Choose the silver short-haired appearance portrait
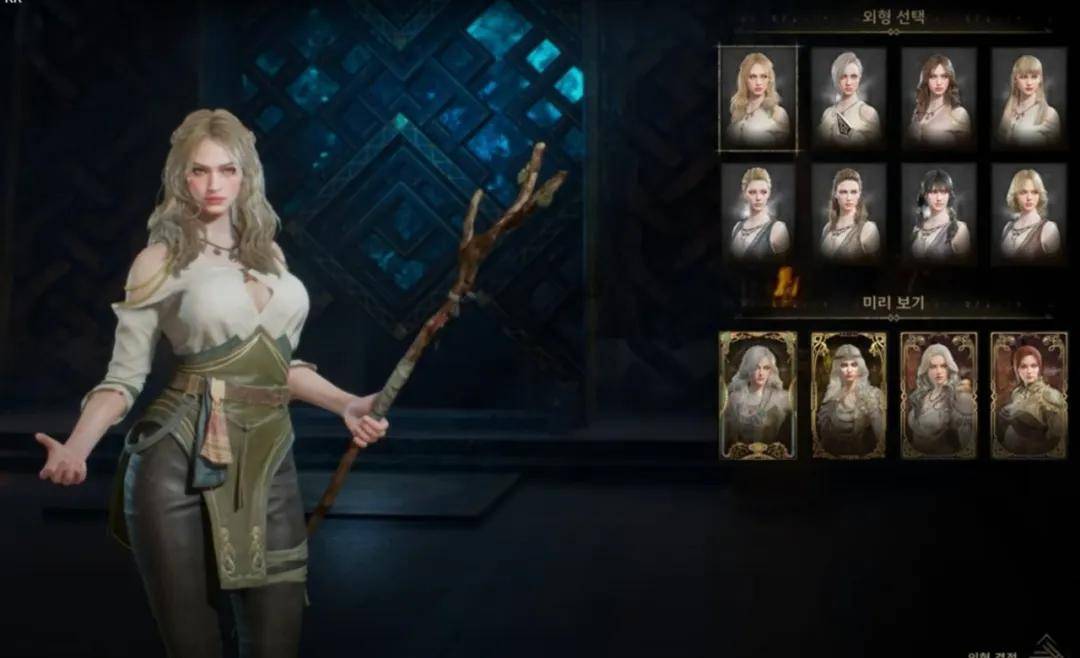 point(849,98)
